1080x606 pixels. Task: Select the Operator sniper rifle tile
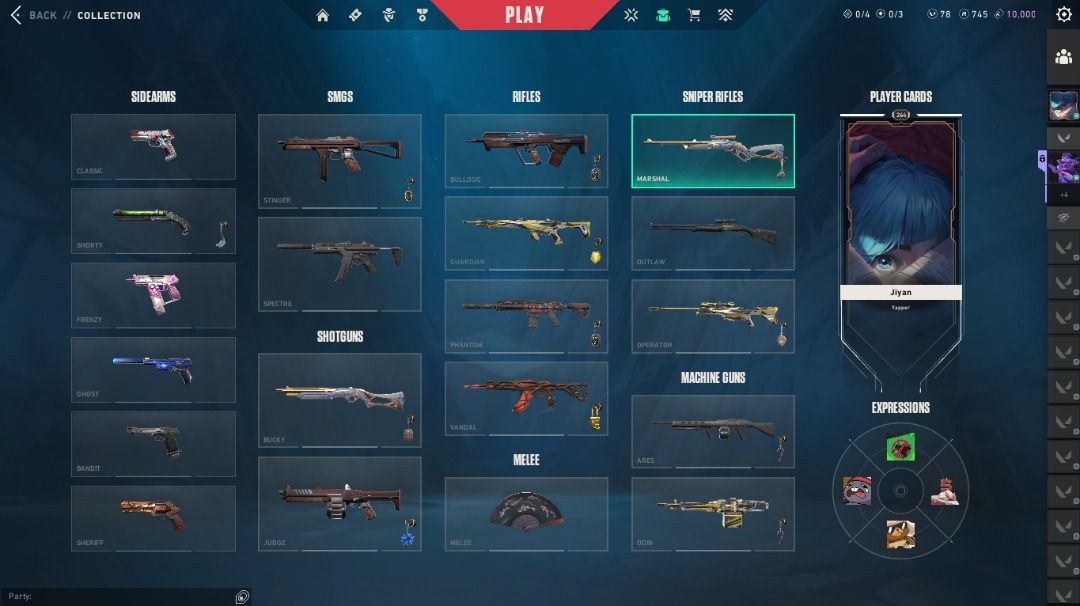[x=713, y=316]
